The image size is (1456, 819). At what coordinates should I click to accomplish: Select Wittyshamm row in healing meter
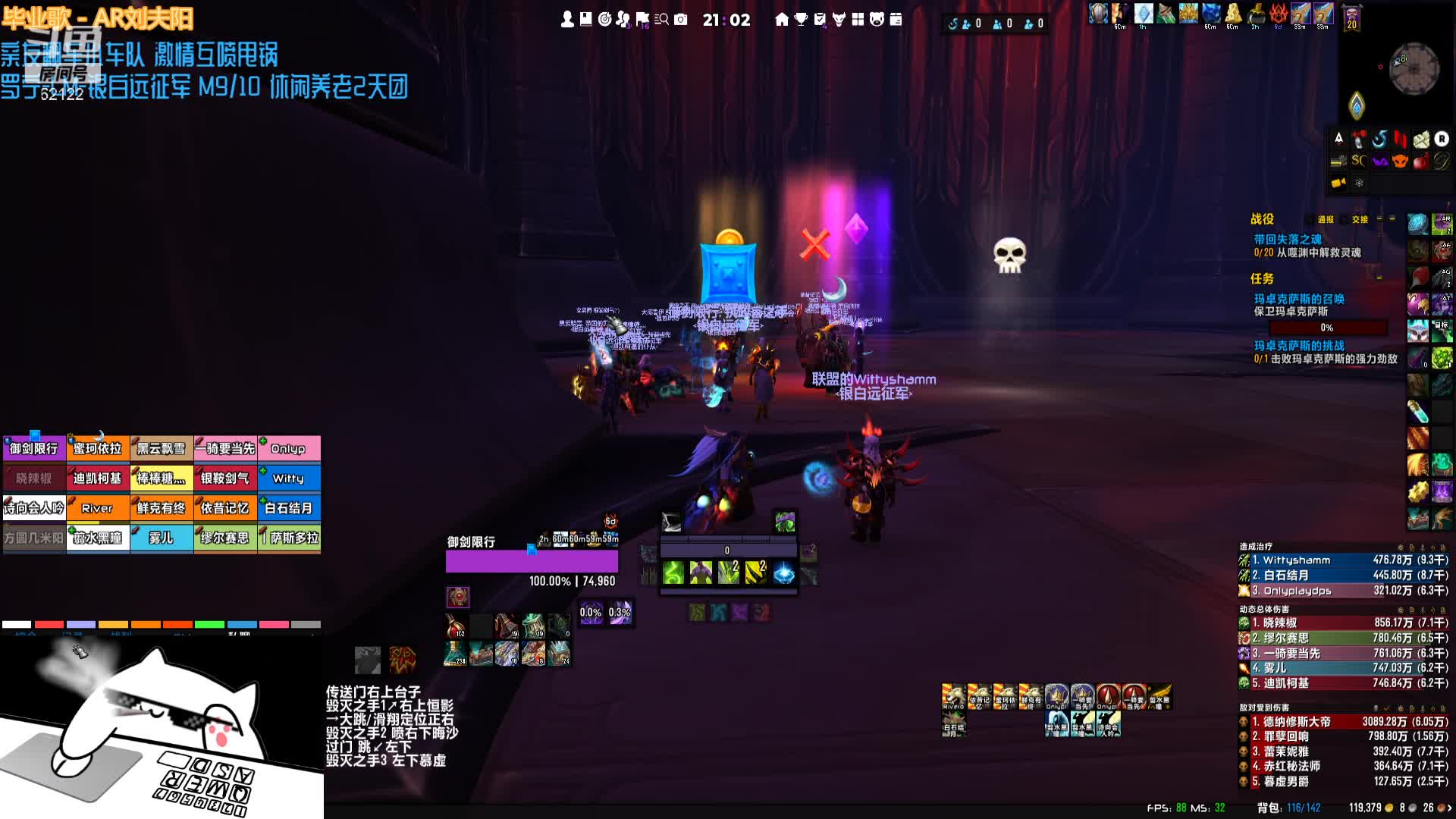tap(1342, 560)
